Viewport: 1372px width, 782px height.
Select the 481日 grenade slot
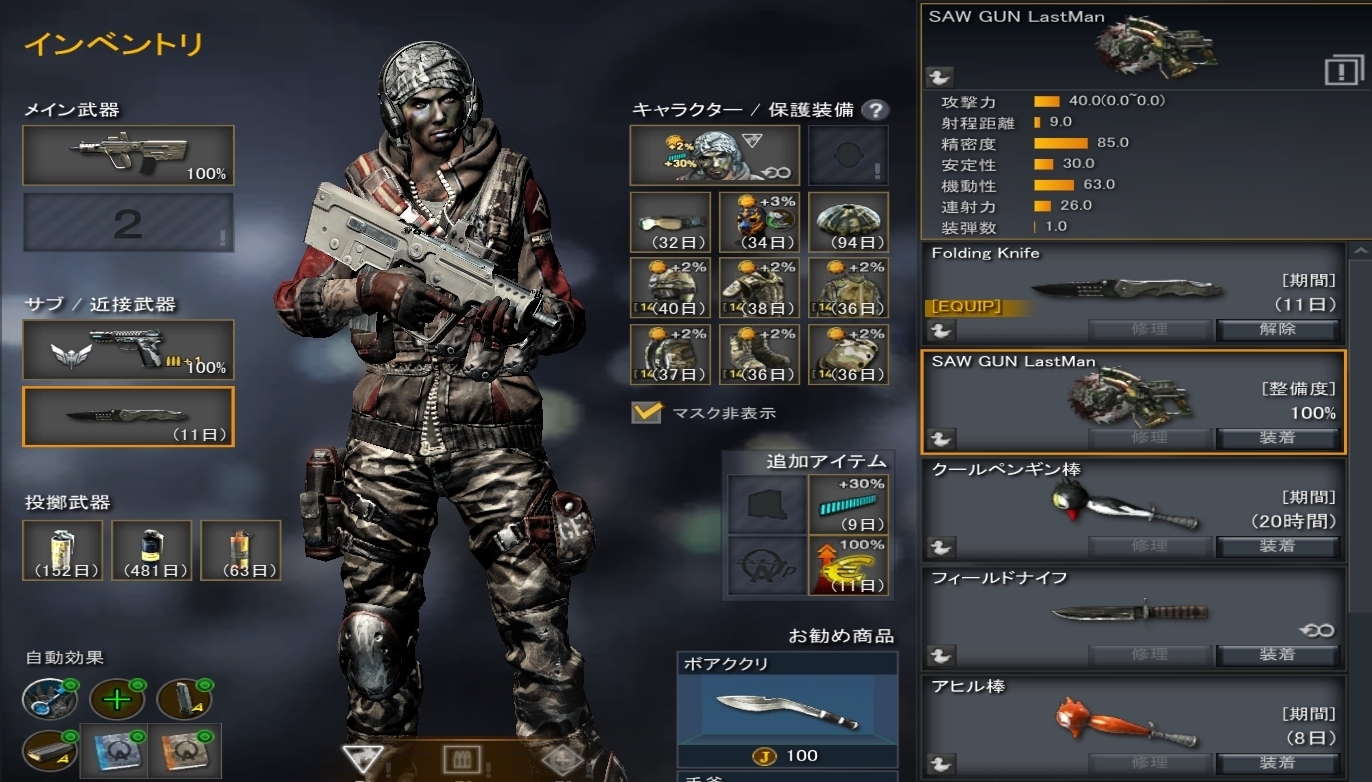[x=152, y=550]
